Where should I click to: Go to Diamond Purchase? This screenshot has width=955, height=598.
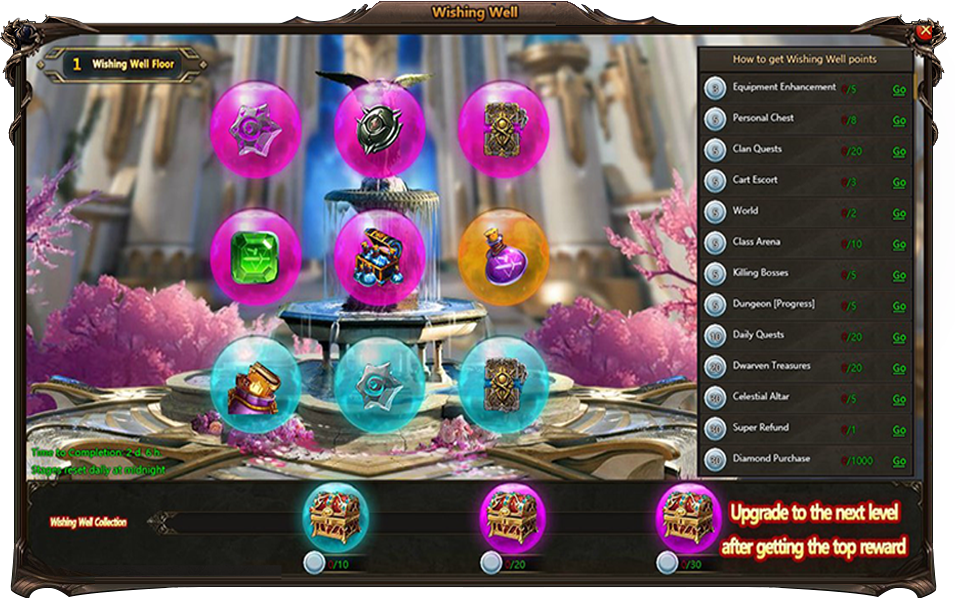pyautogui.click(x=899, y=461)
